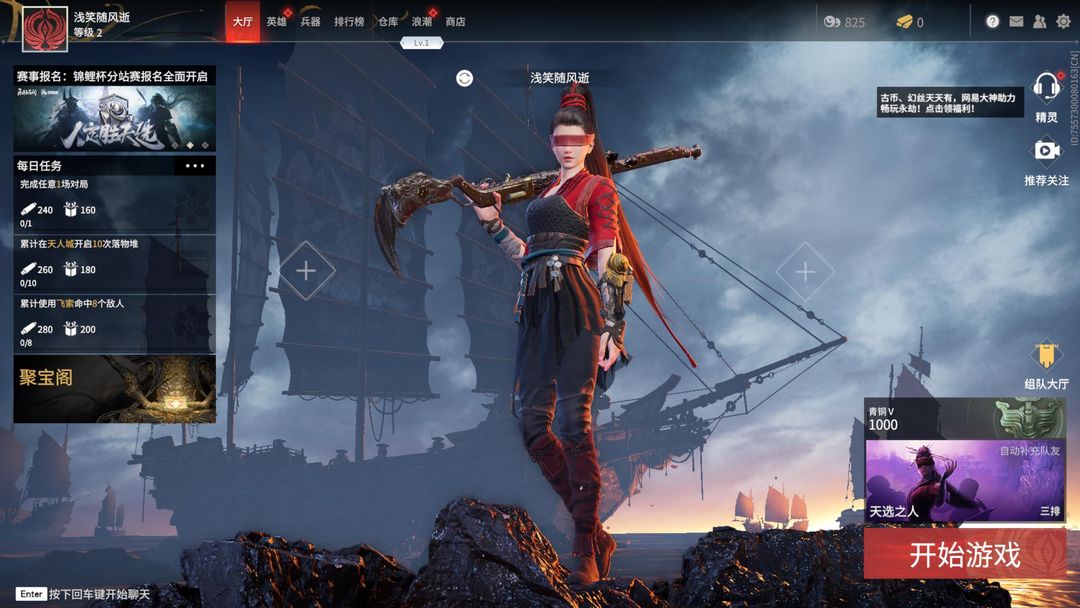Open the 商店 shop tab

[455, 21]
